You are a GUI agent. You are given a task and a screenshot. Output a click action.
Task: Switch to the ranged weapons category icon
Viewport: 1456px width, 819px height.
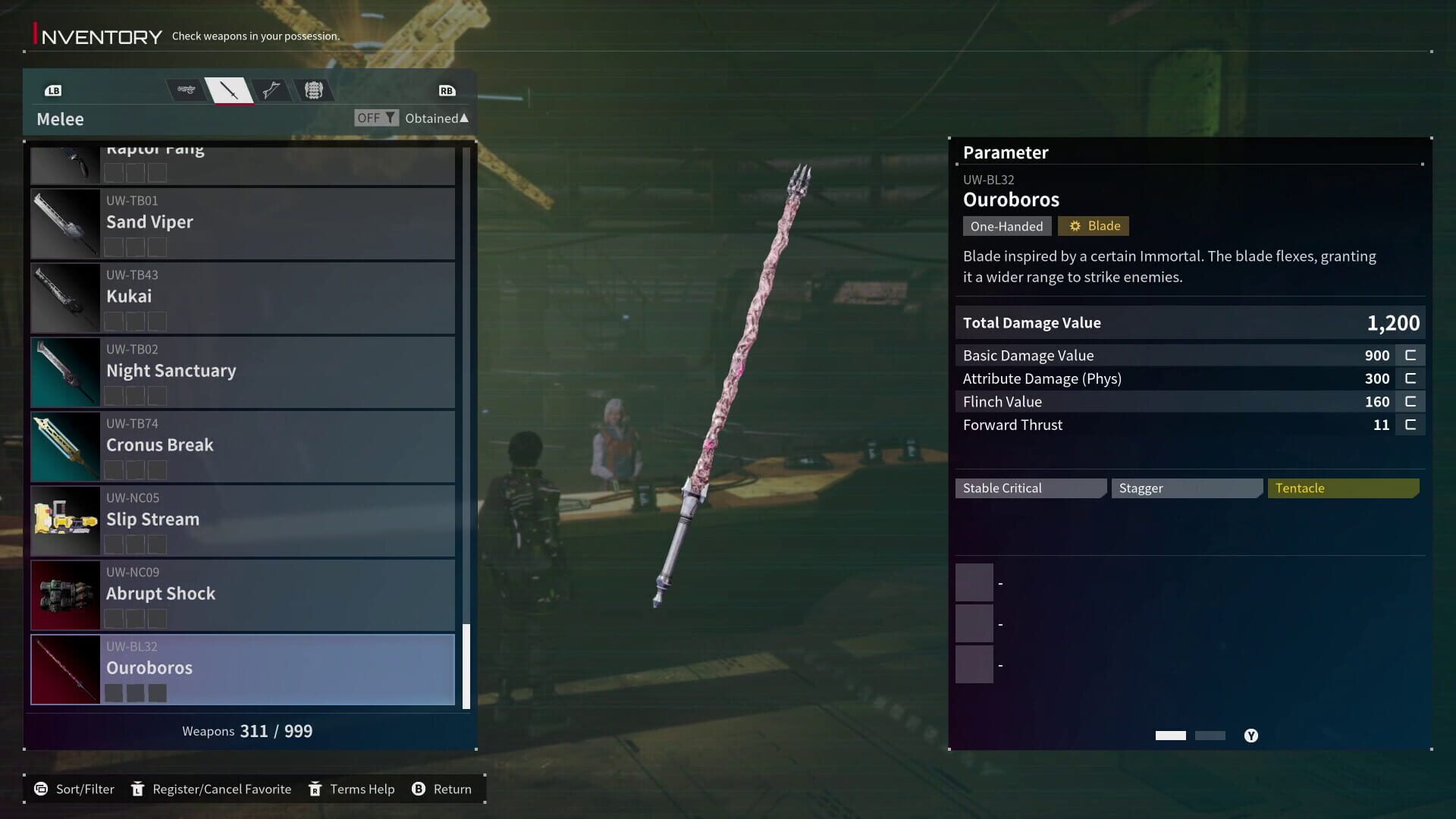coord(186,89)
